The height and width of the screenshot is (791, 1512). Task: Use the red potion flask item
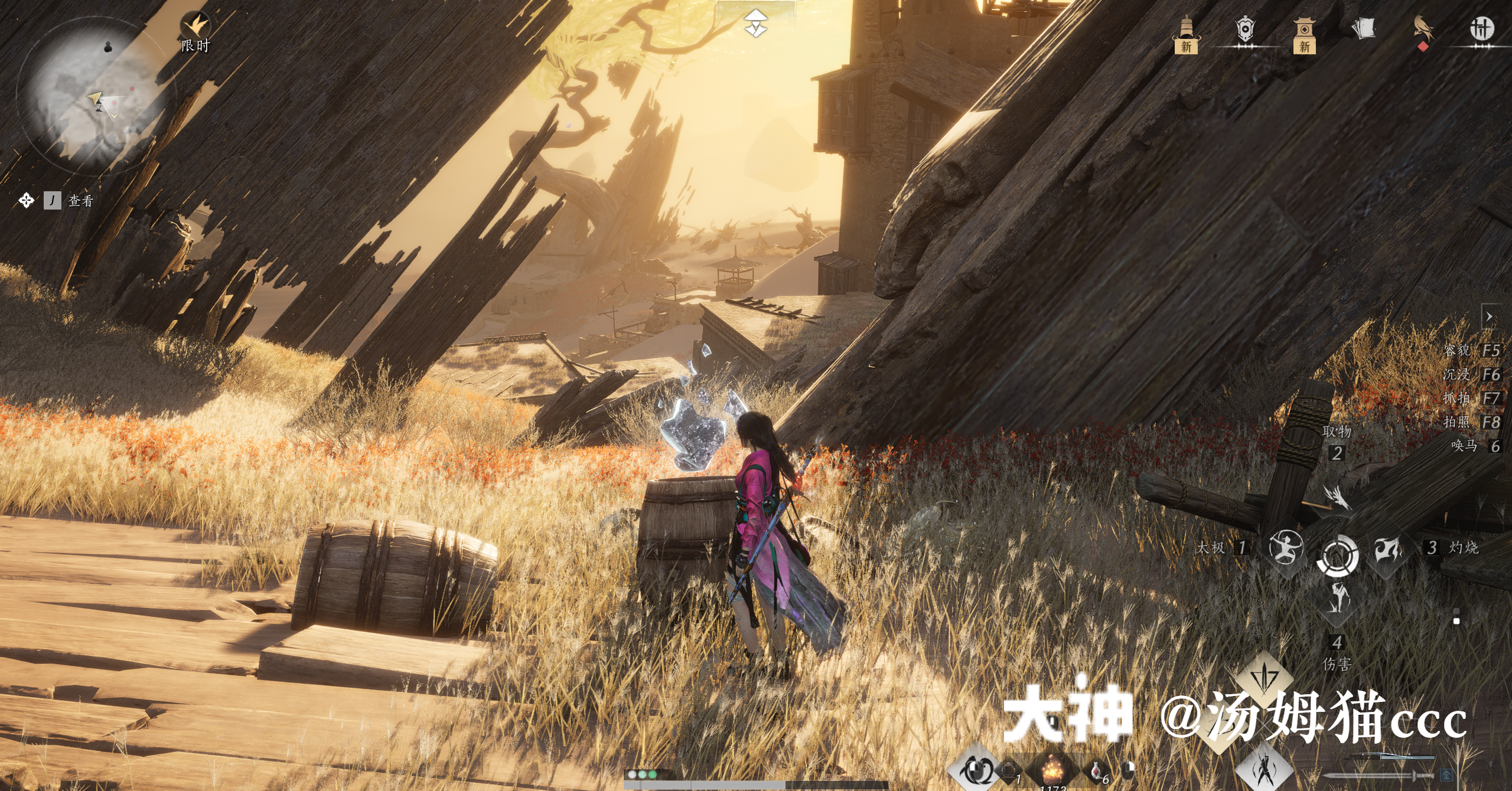pos(1096,770)
